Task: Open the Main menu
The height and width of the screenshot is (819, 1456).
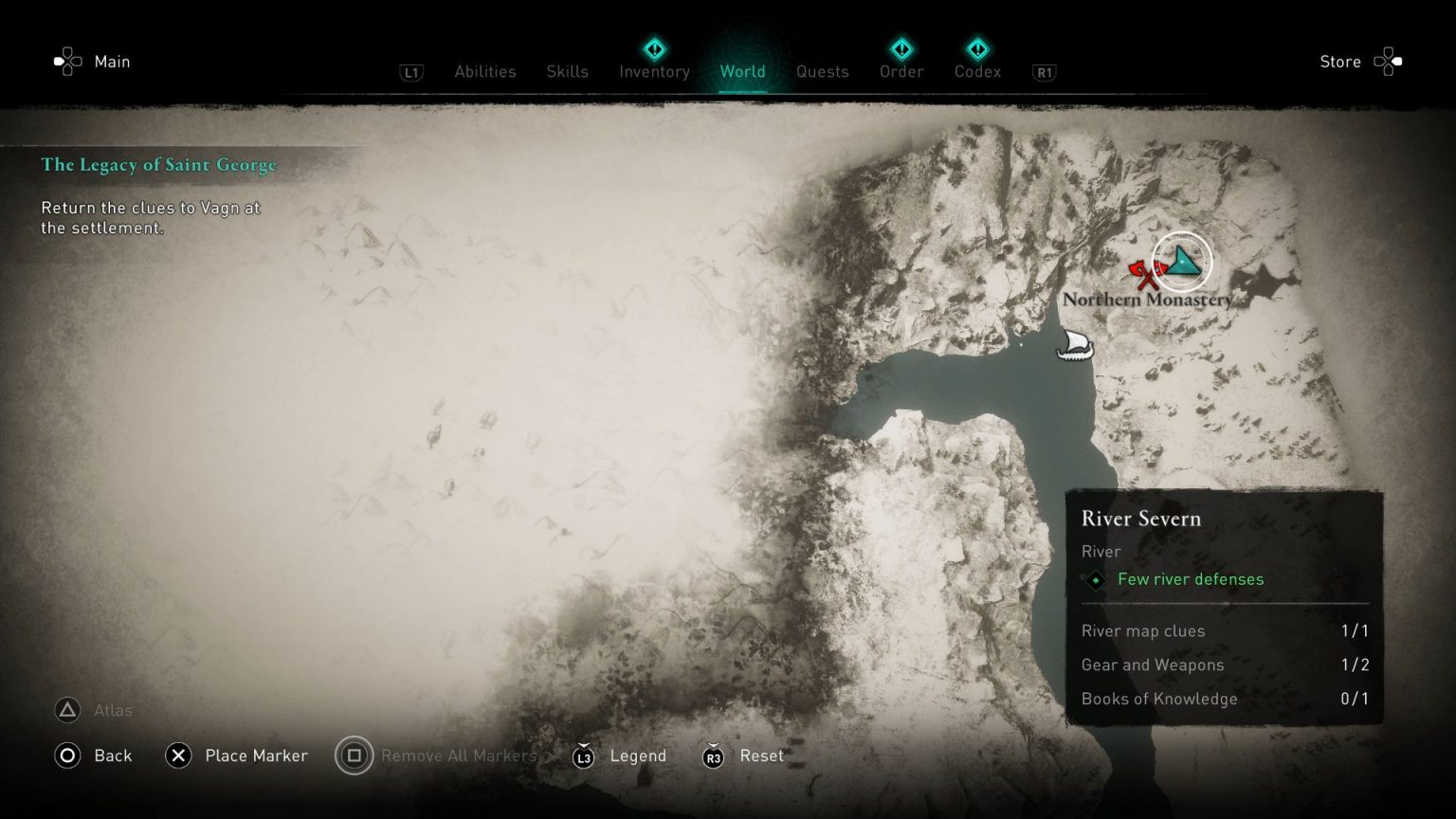Action: (93, 62)
